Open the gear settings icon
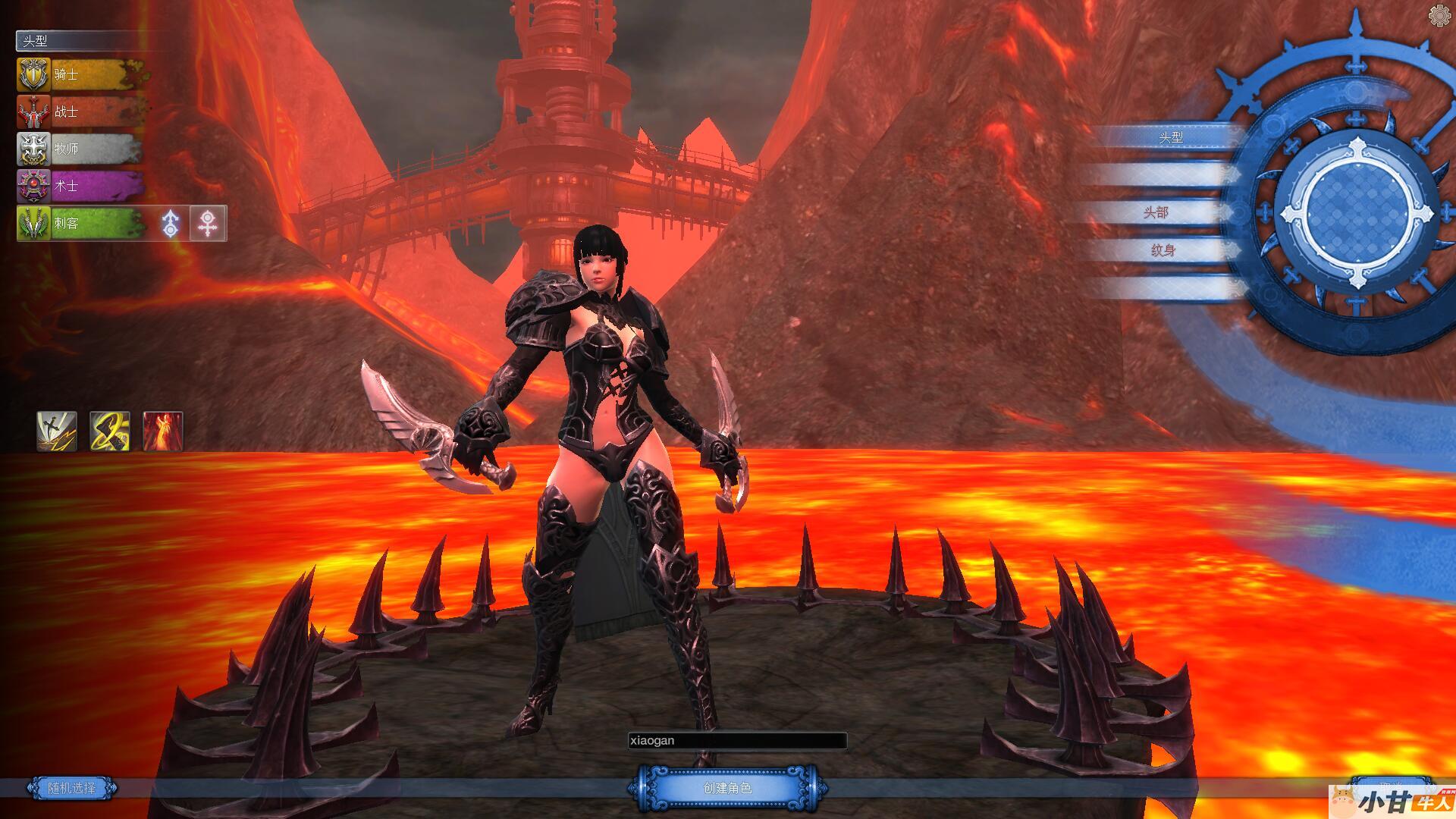This screenshot has width=1456, height=819. click(1440, 15)
